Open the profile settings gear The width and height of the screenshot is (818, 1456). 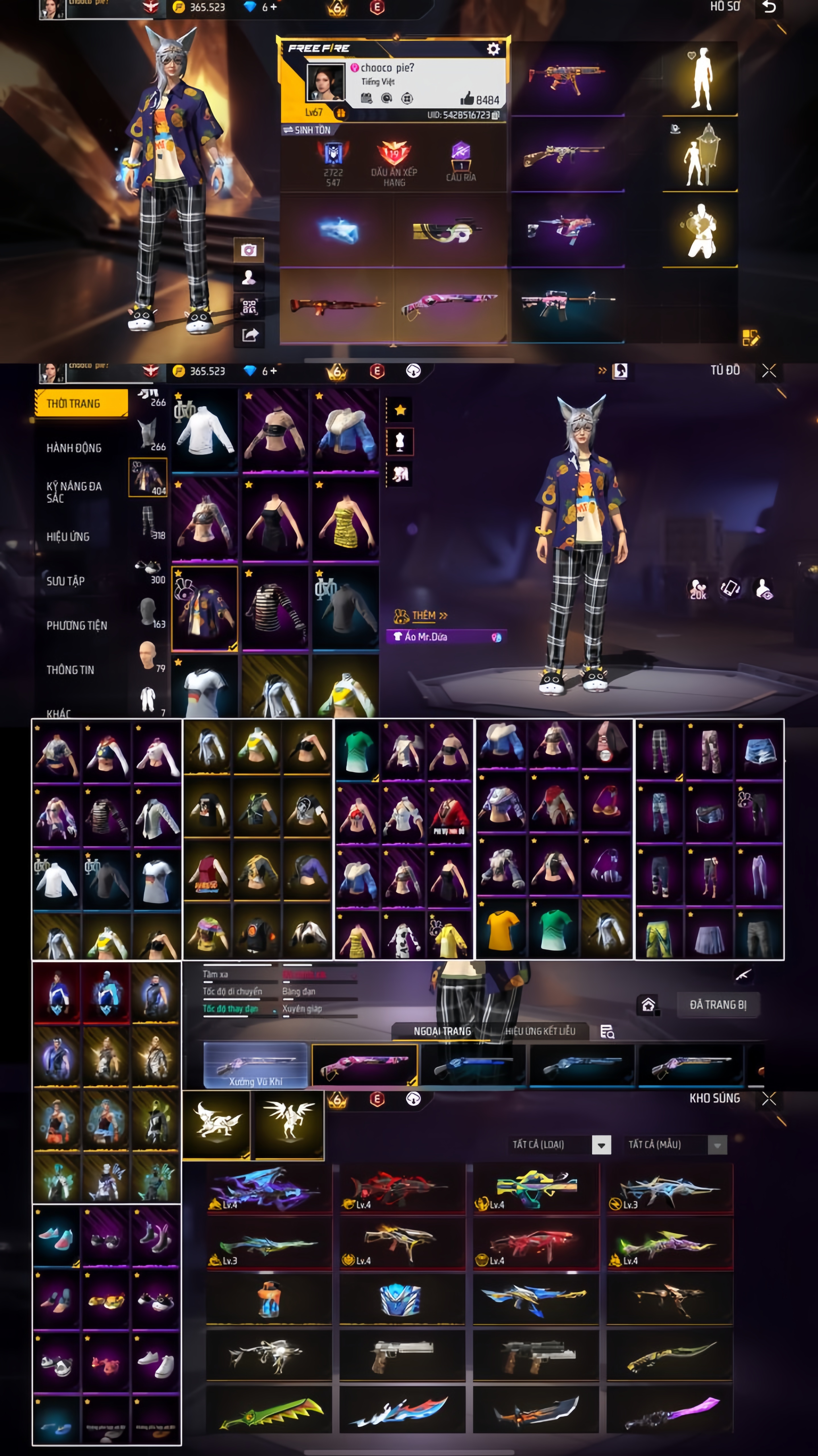click(493, 49)
